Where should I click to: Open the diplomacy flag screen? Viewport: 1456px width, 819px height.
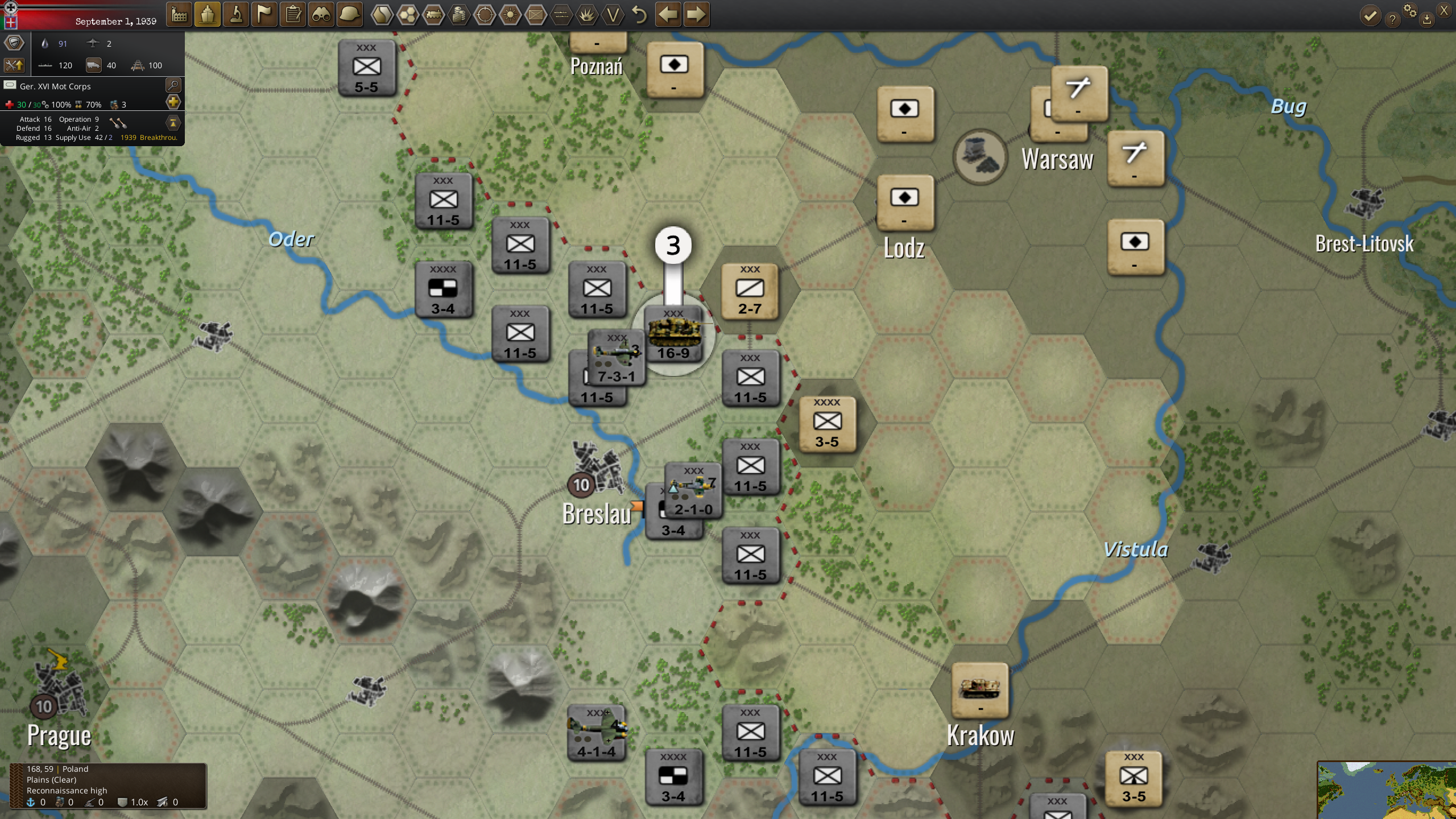263,15
